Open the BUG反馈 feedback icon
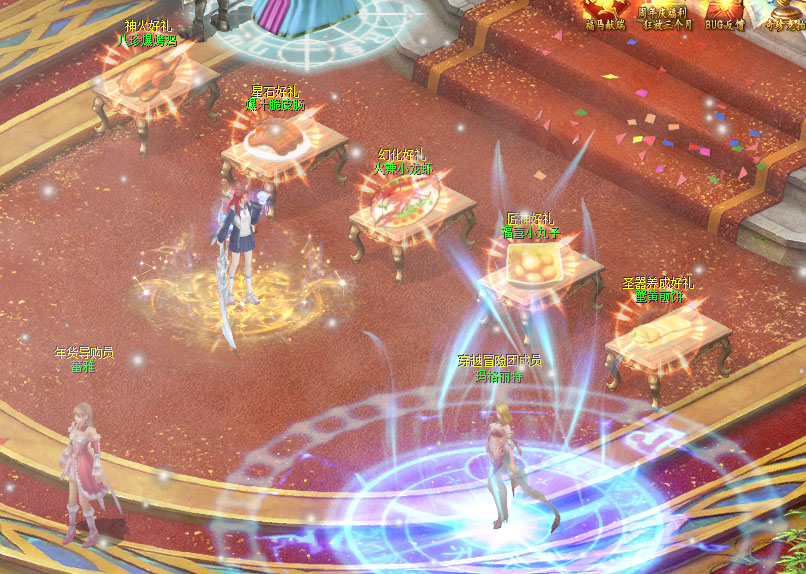The height and width of the screenshot is (574, 806). click(725, 12)
